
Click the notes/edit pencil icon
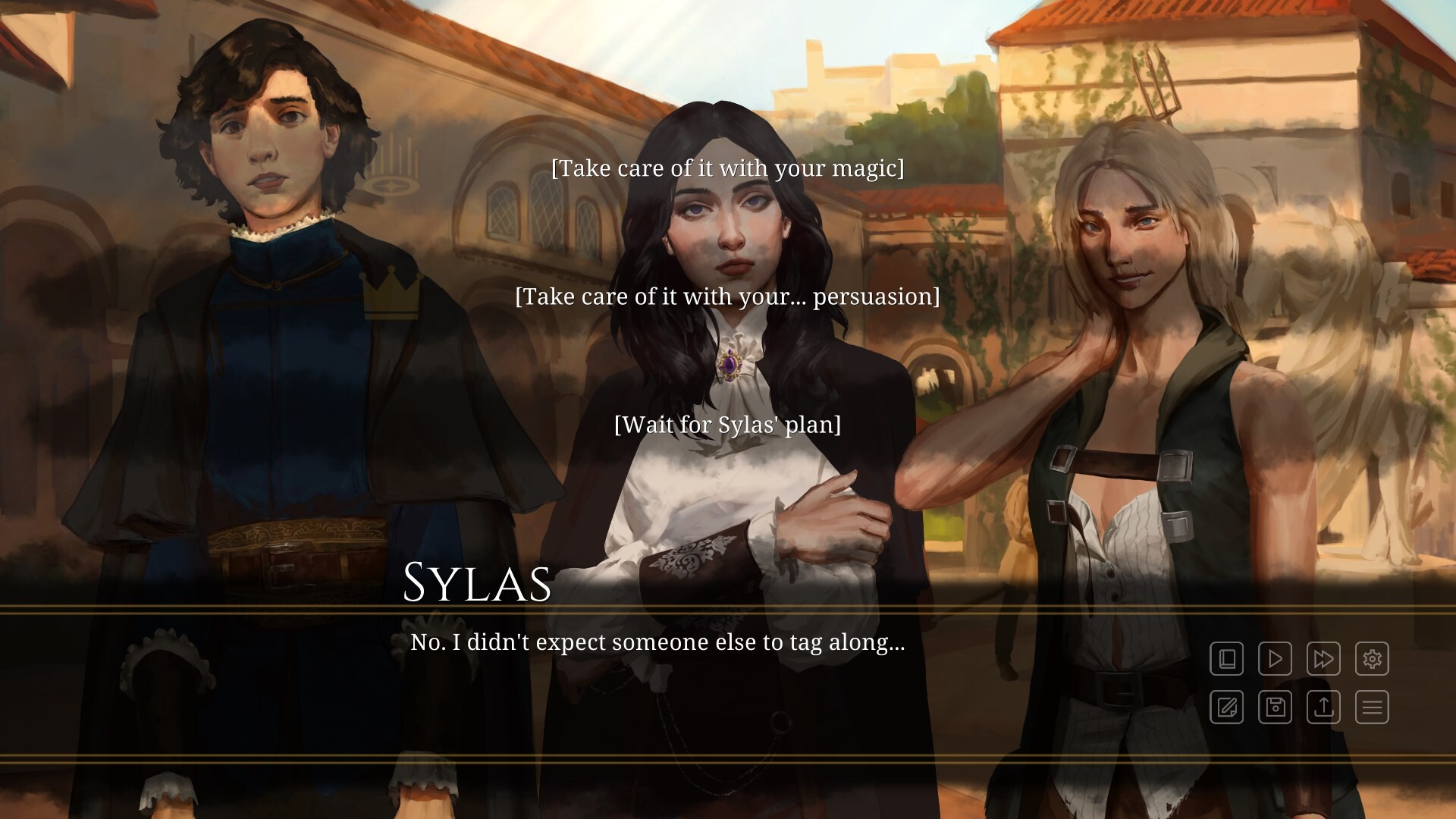[1227, 708]
